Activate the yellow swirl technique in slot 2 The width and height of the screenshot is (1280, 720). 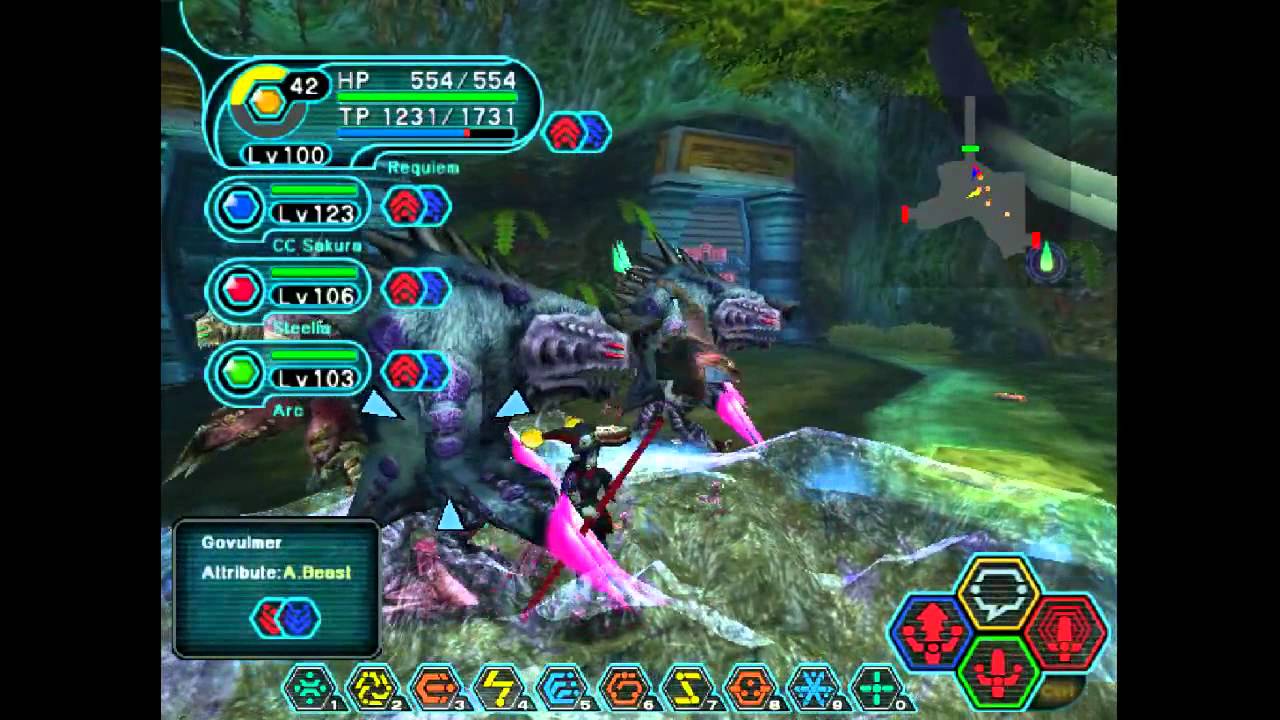tap(372, 687)
